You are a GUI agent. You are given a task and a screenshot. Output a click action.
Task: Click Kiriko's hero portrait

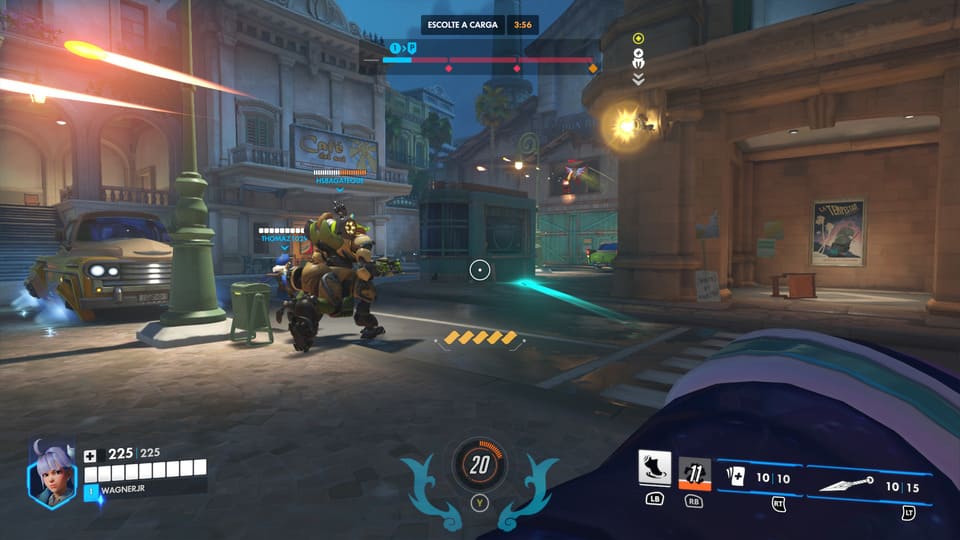pyautogui.click(x=51, y=475)
